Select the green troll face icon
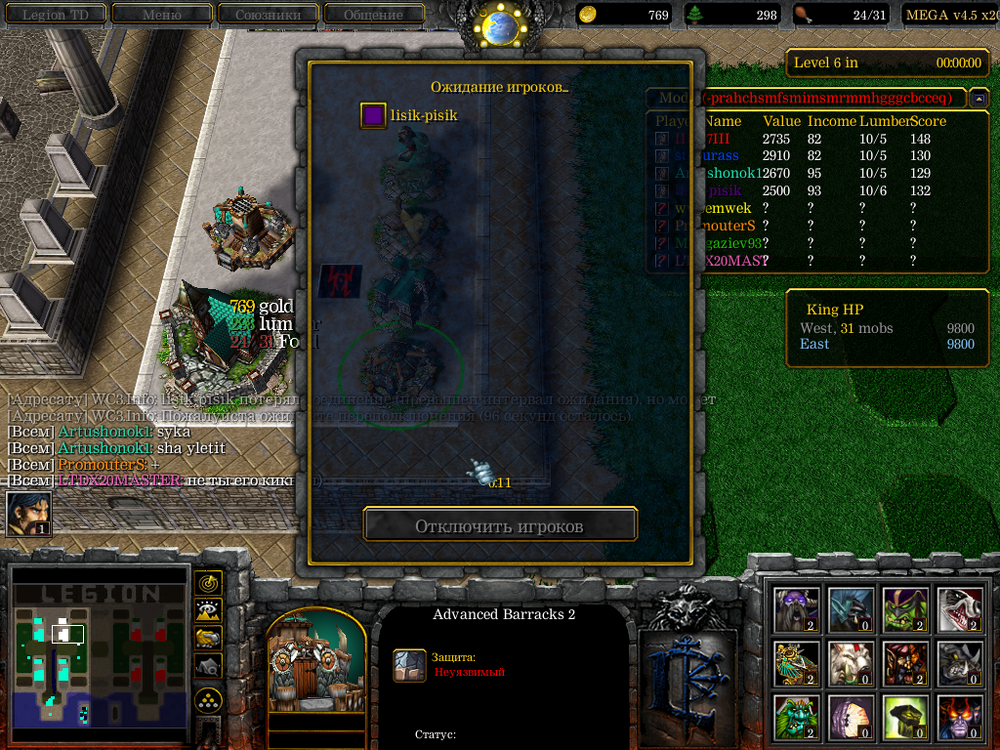The width and height of the screenshot is (1000, 750). (x=796, y=717)
